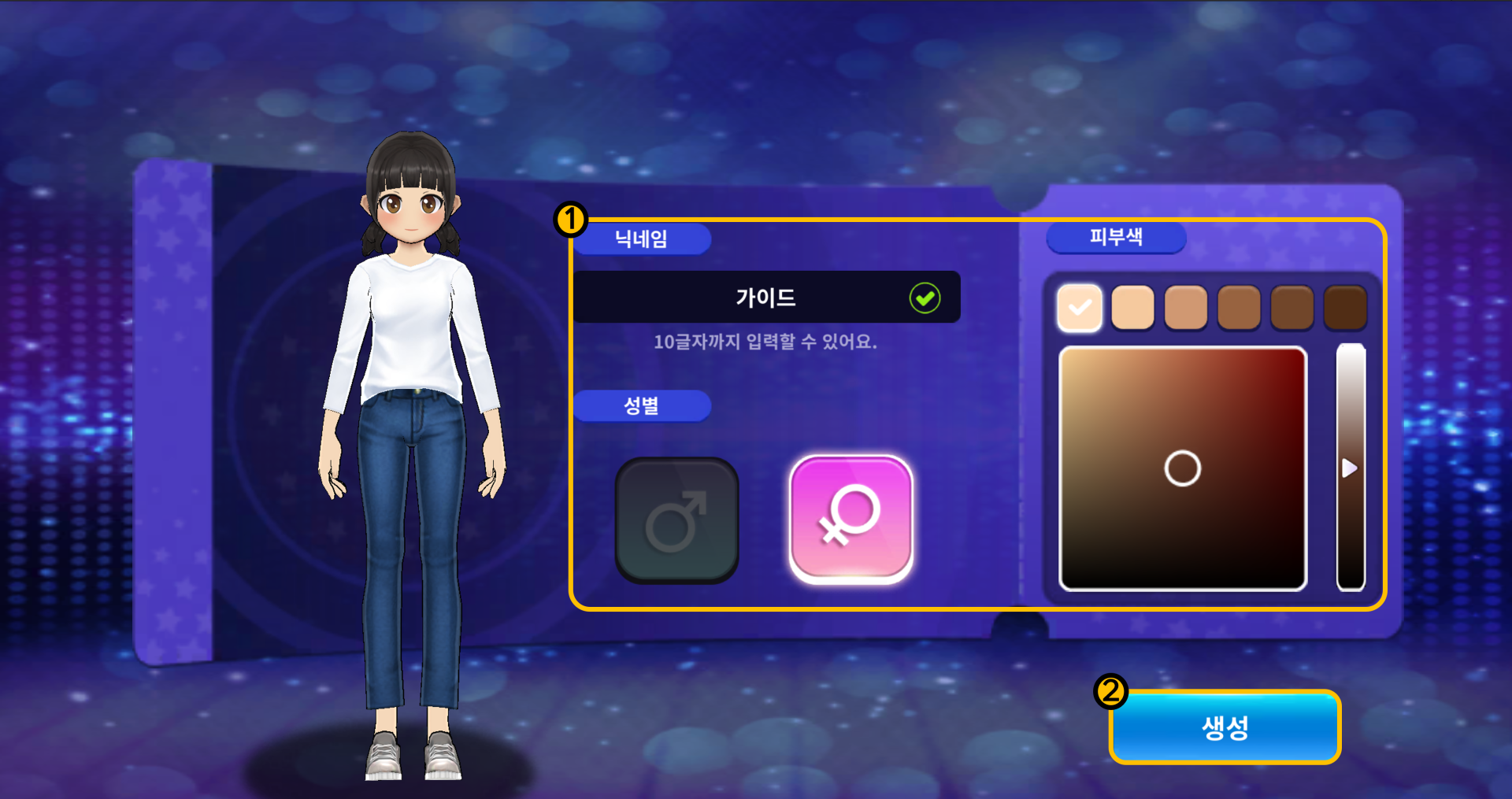Adjust the vertical brightness slider

[x=1351, y=468]
